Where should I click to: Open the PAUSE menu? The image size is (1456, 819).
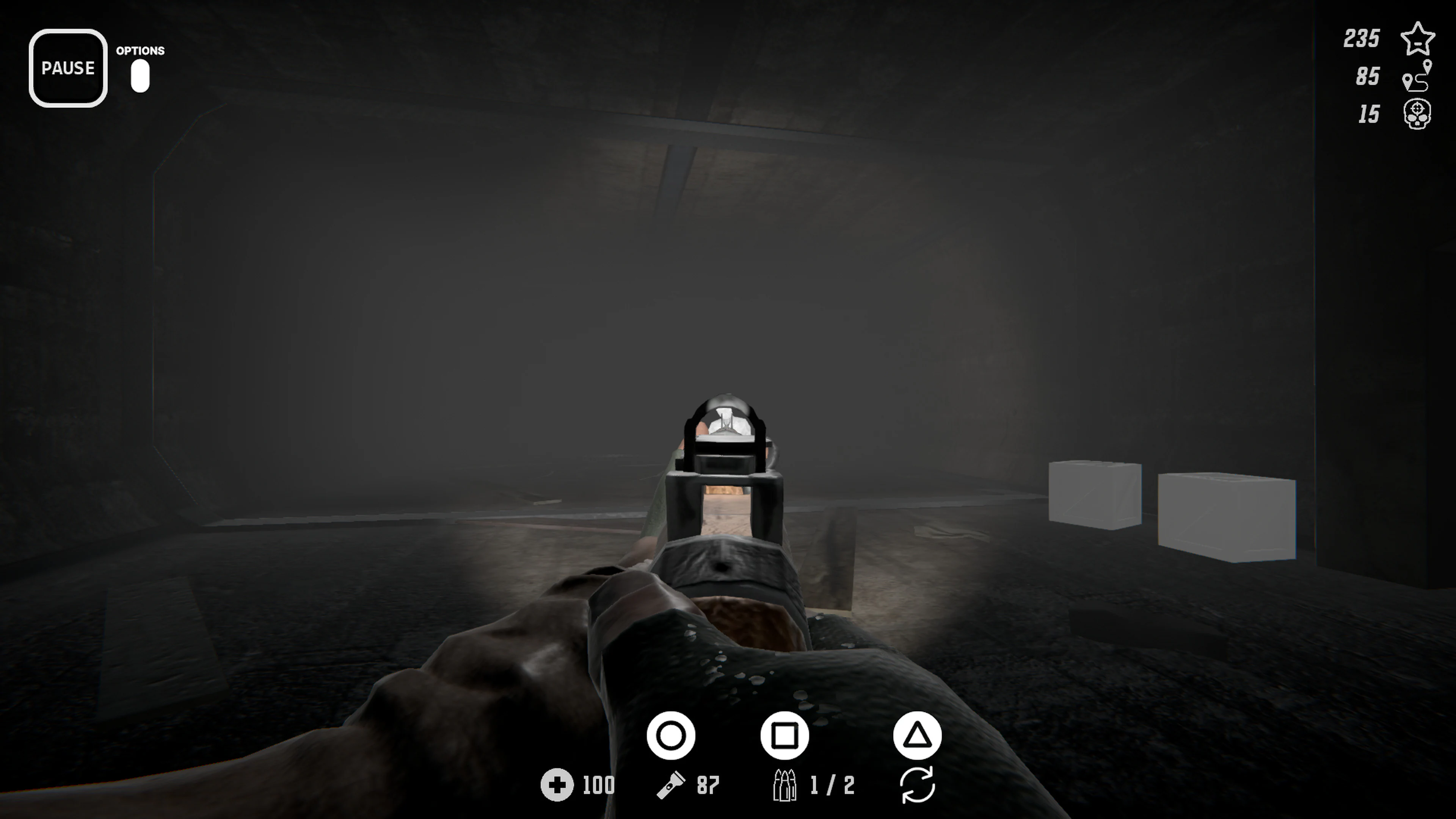coord(68,68)
